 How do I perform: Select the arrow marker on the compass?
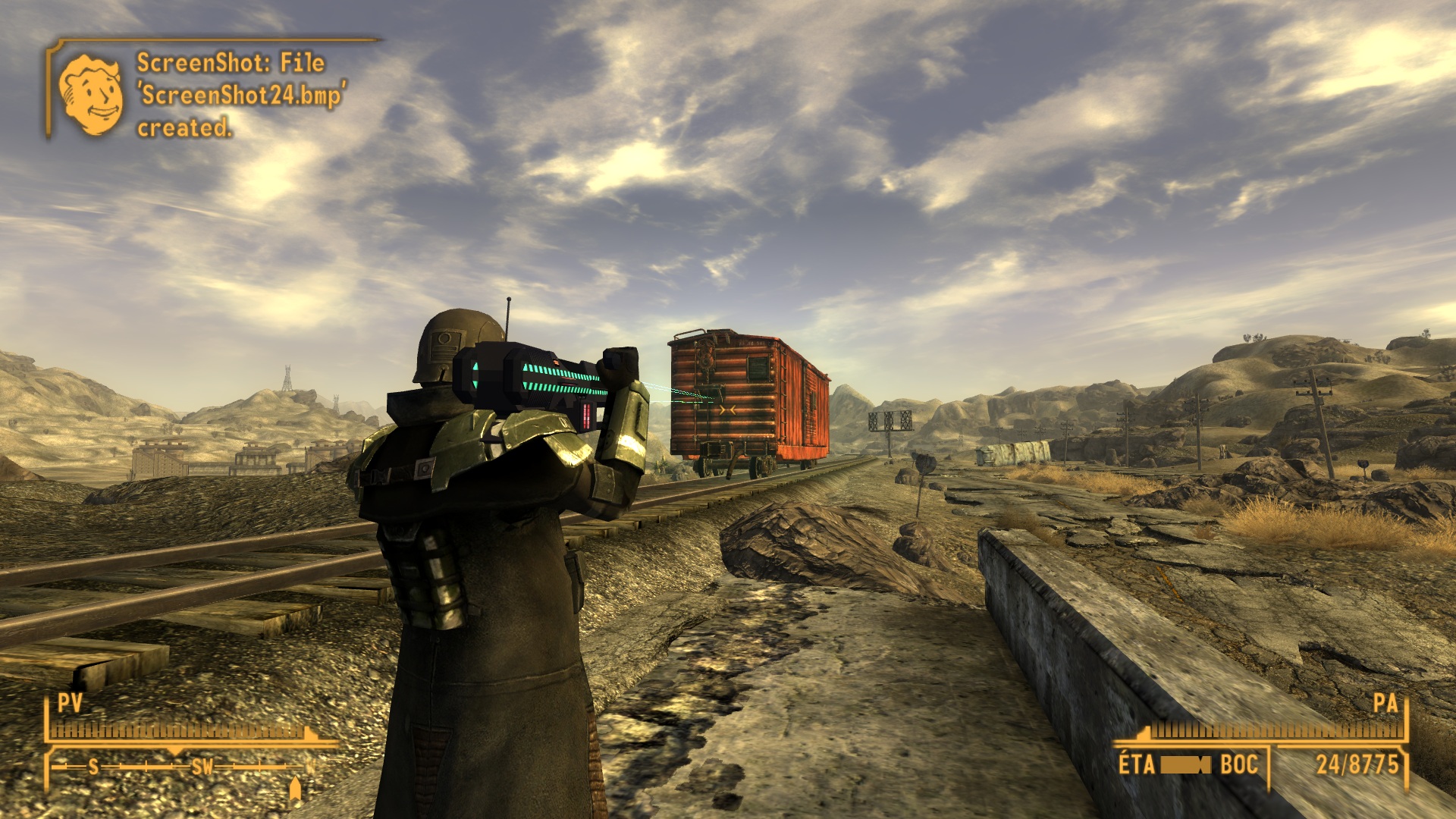tap(296, 788)
